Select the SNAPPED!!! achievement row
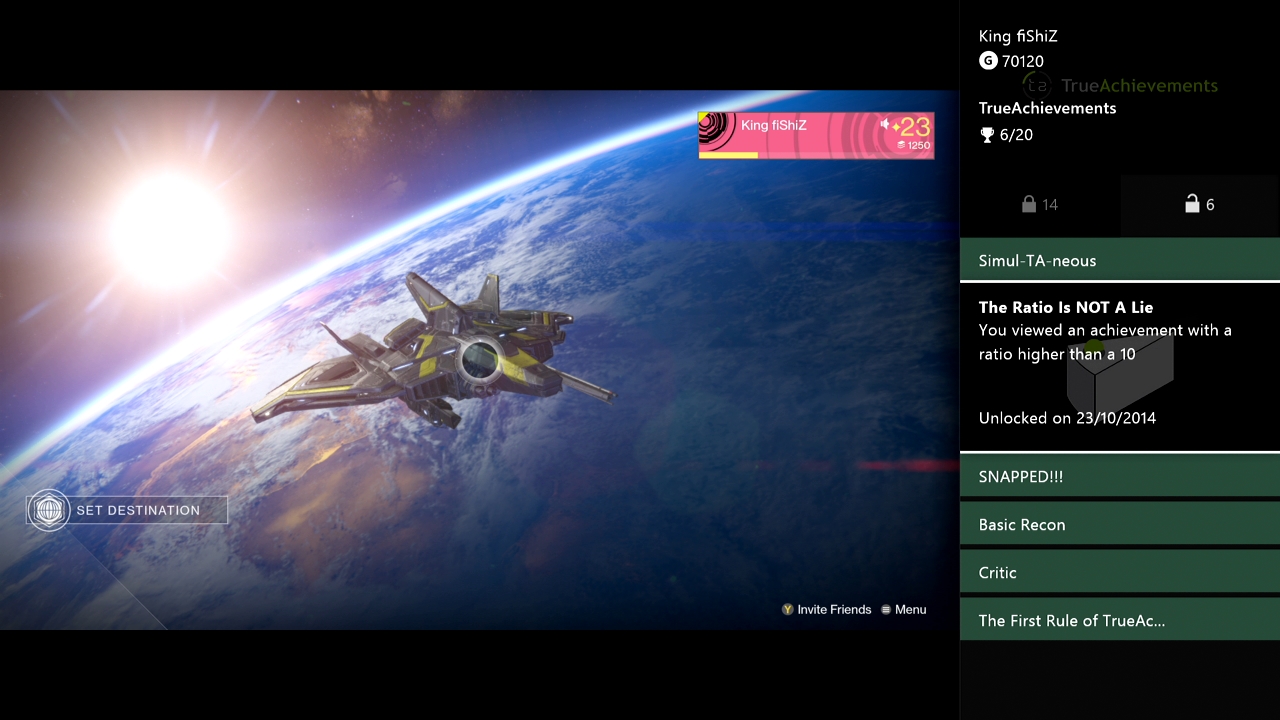The width and height of the screenshot is (1280, 720). [1119, 476]
